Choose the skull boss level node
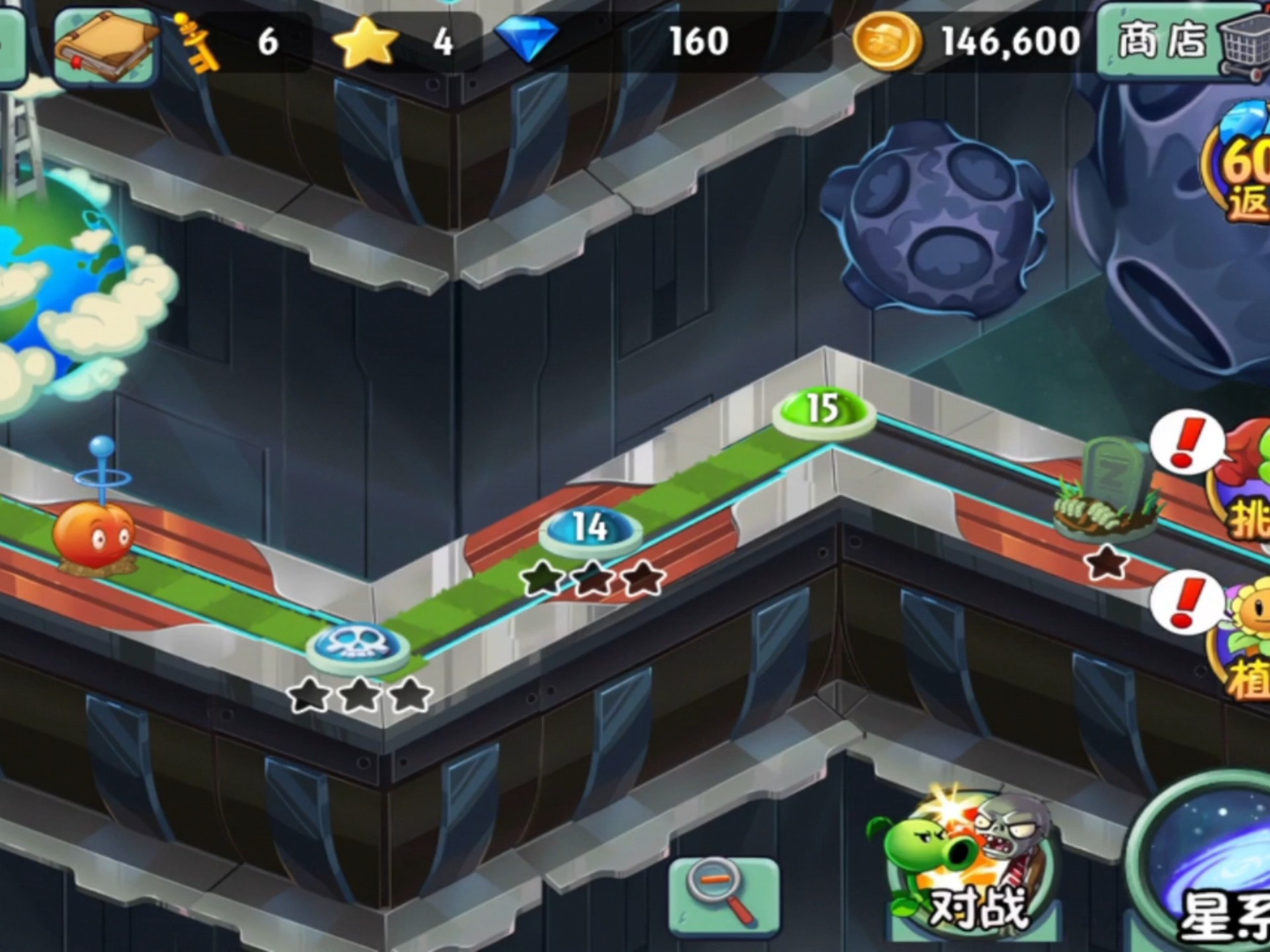The width and height of the screenshot is (1270, 952). coord(358,644)
